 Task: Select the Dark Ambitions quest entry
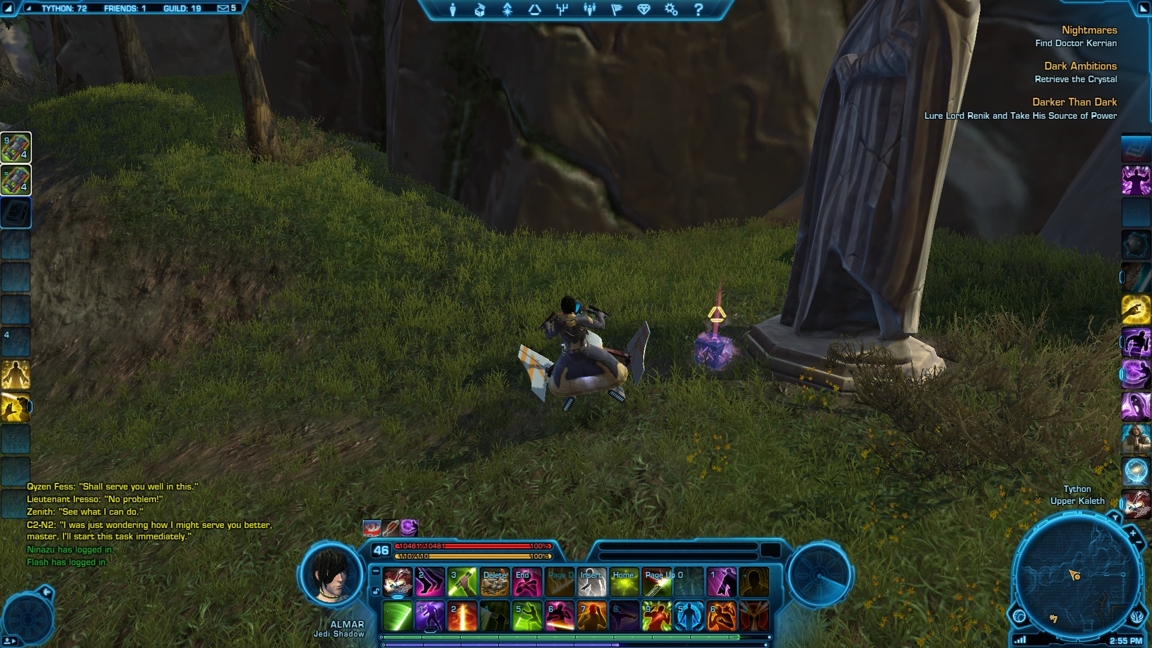click(1080, 66)
